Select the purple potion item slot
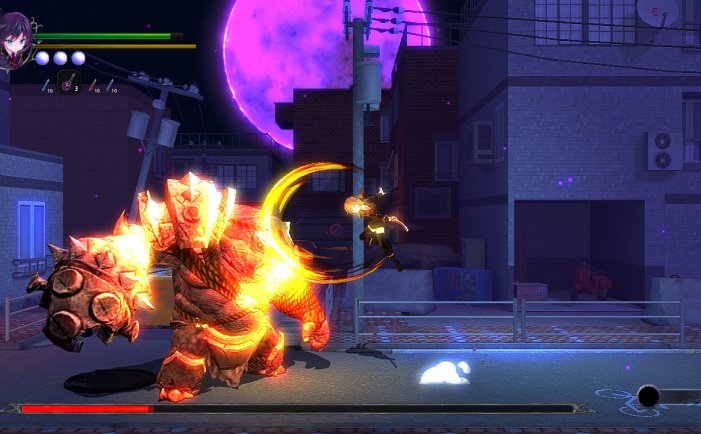Screen dimensions: 701x434 [68, 83]
